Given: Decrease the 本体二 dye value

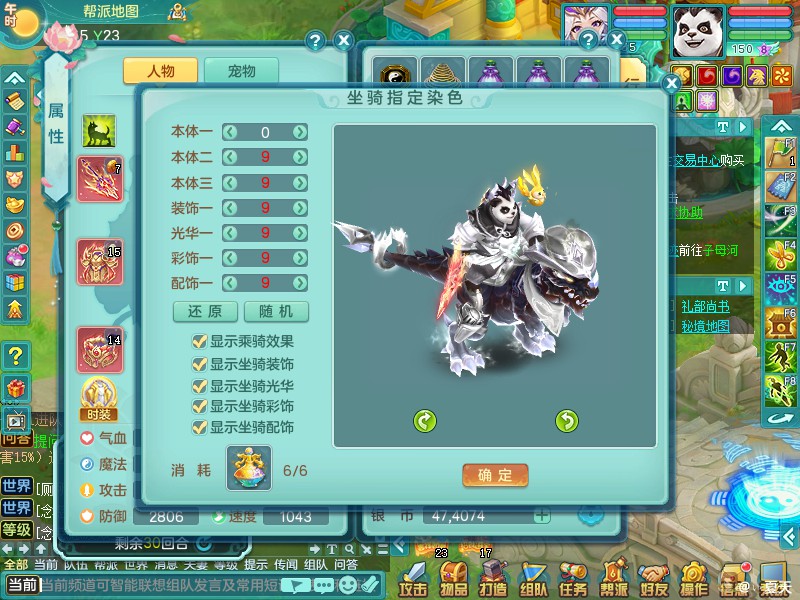Looking at the screenshot, I should (x=230, y=157).
